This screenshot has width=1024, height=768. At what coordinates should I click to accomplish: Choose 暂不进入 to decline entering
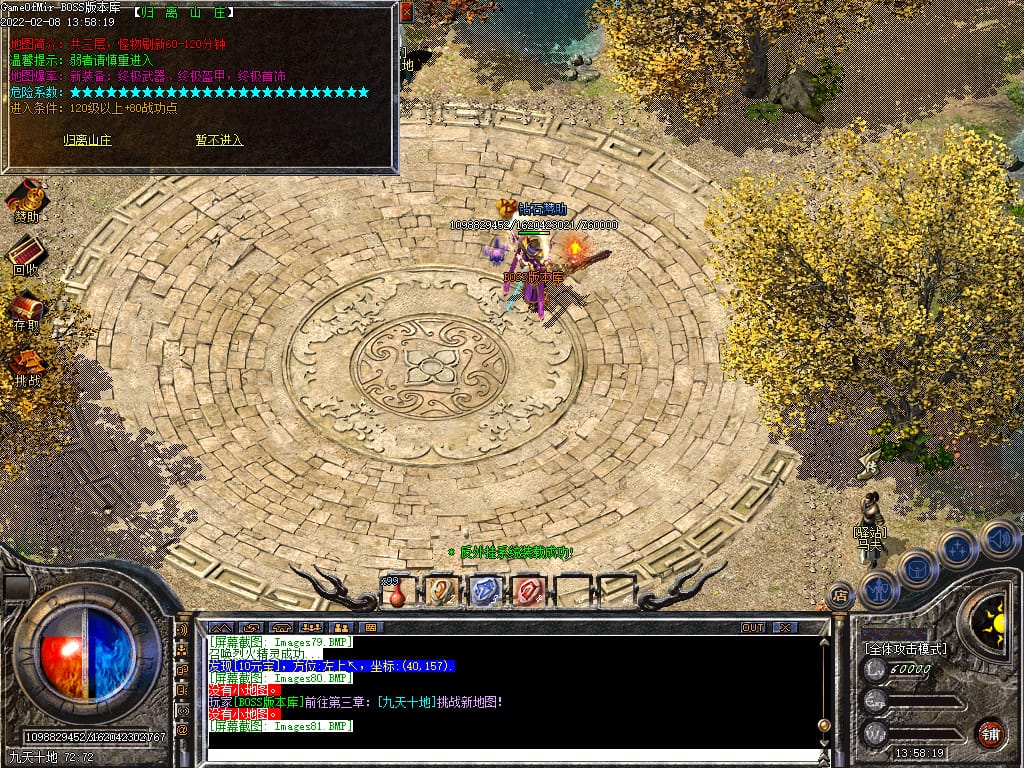coord(219,140)
